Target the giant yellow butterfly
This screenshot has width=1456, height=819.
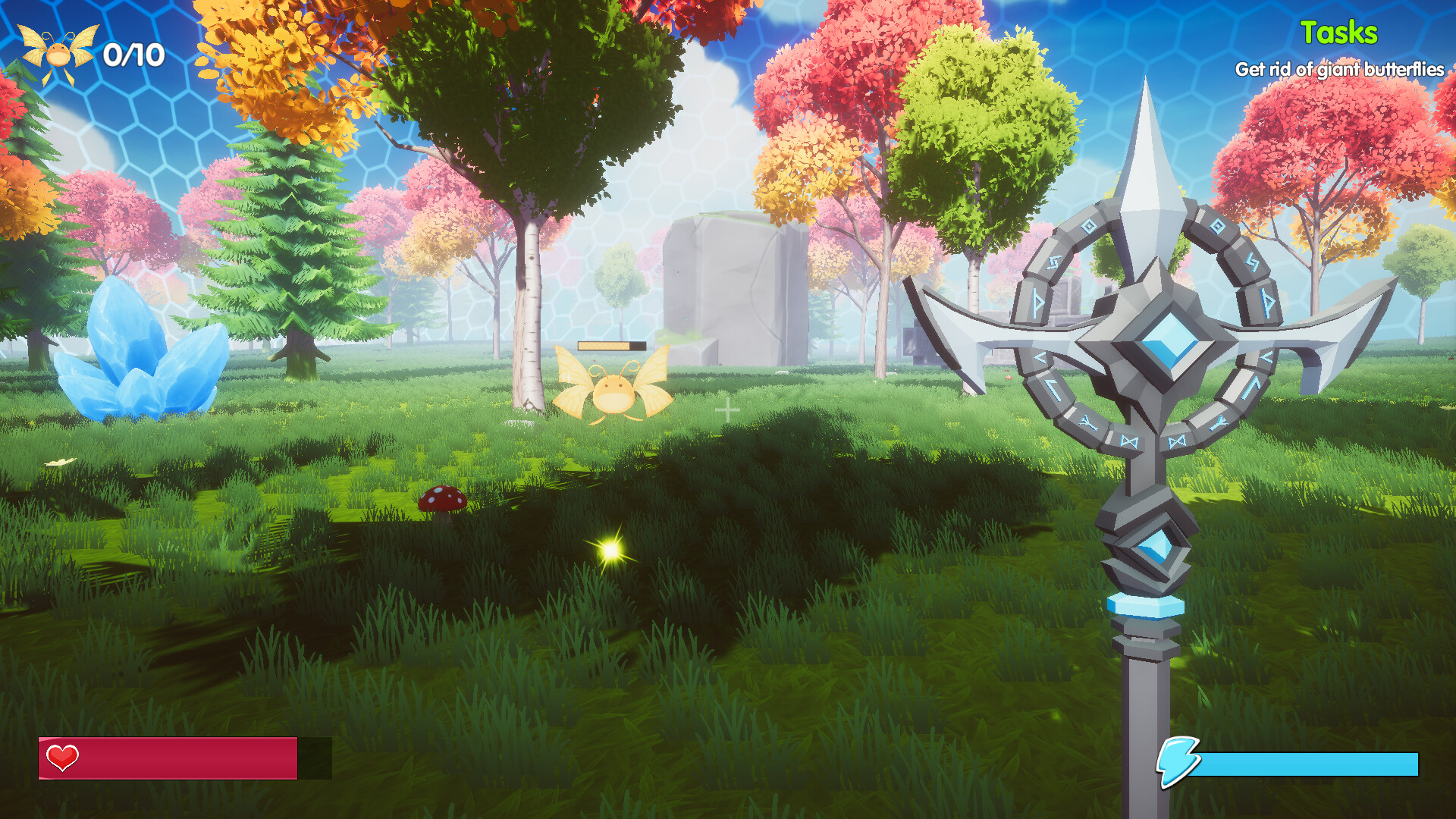click(x=614, y=394)
